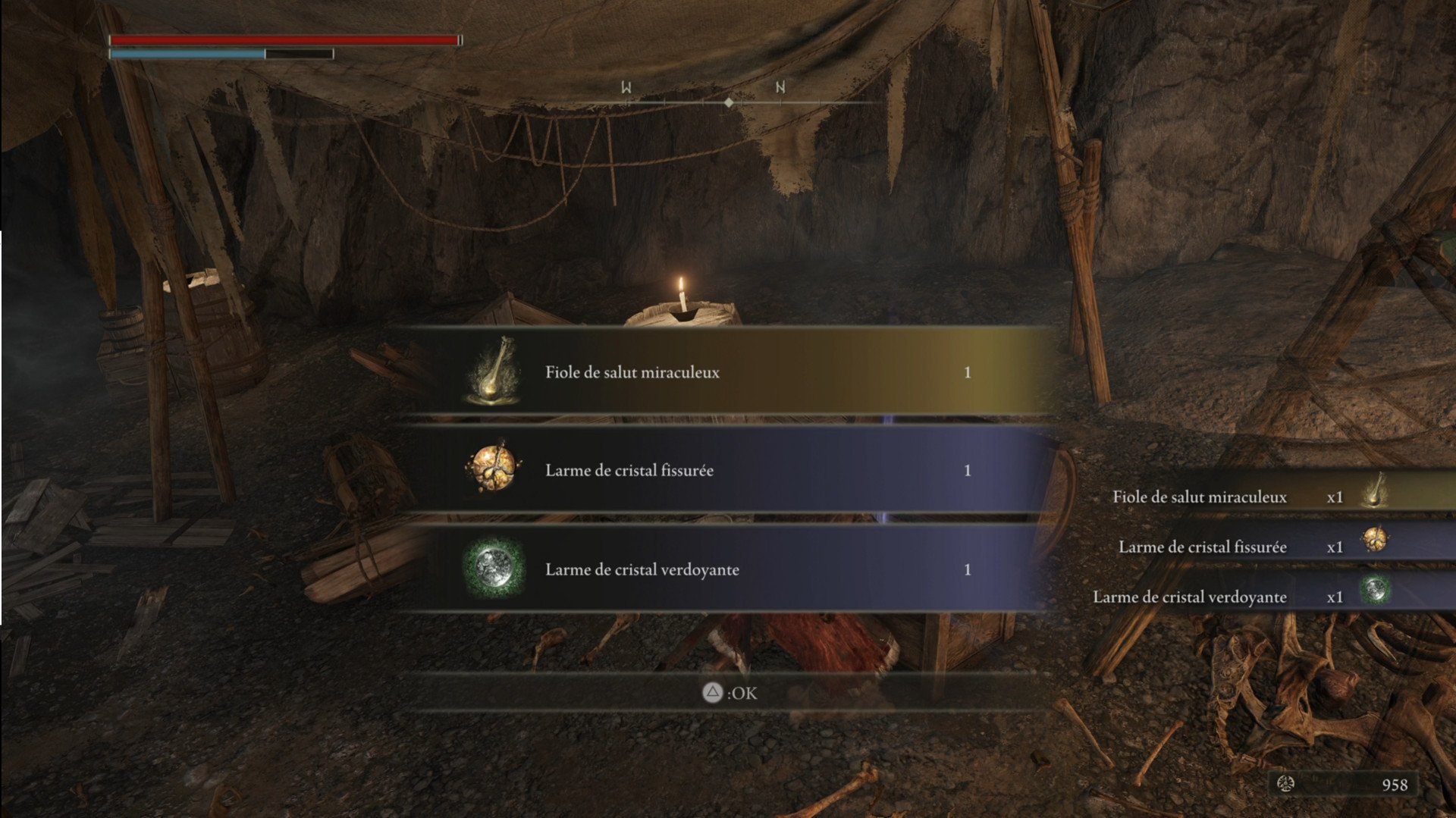Image resolution: width=1456 pixels, height=818 pixels.
Task: Click Larme de cristal fissurée x1 pickup log entry
Action: [x=1251, y=547]
